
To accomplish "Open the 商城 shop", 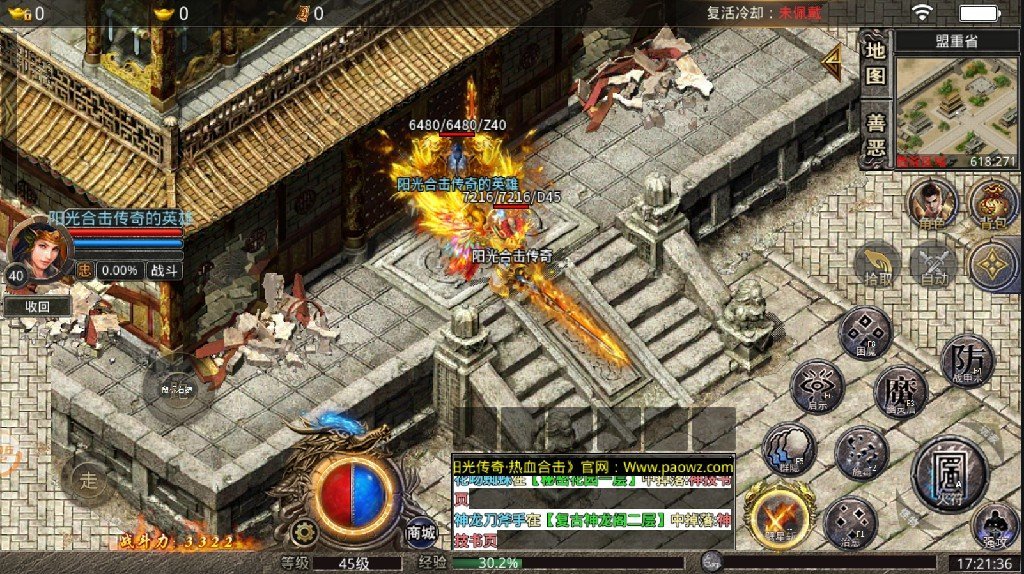I will tap(421, 533).
